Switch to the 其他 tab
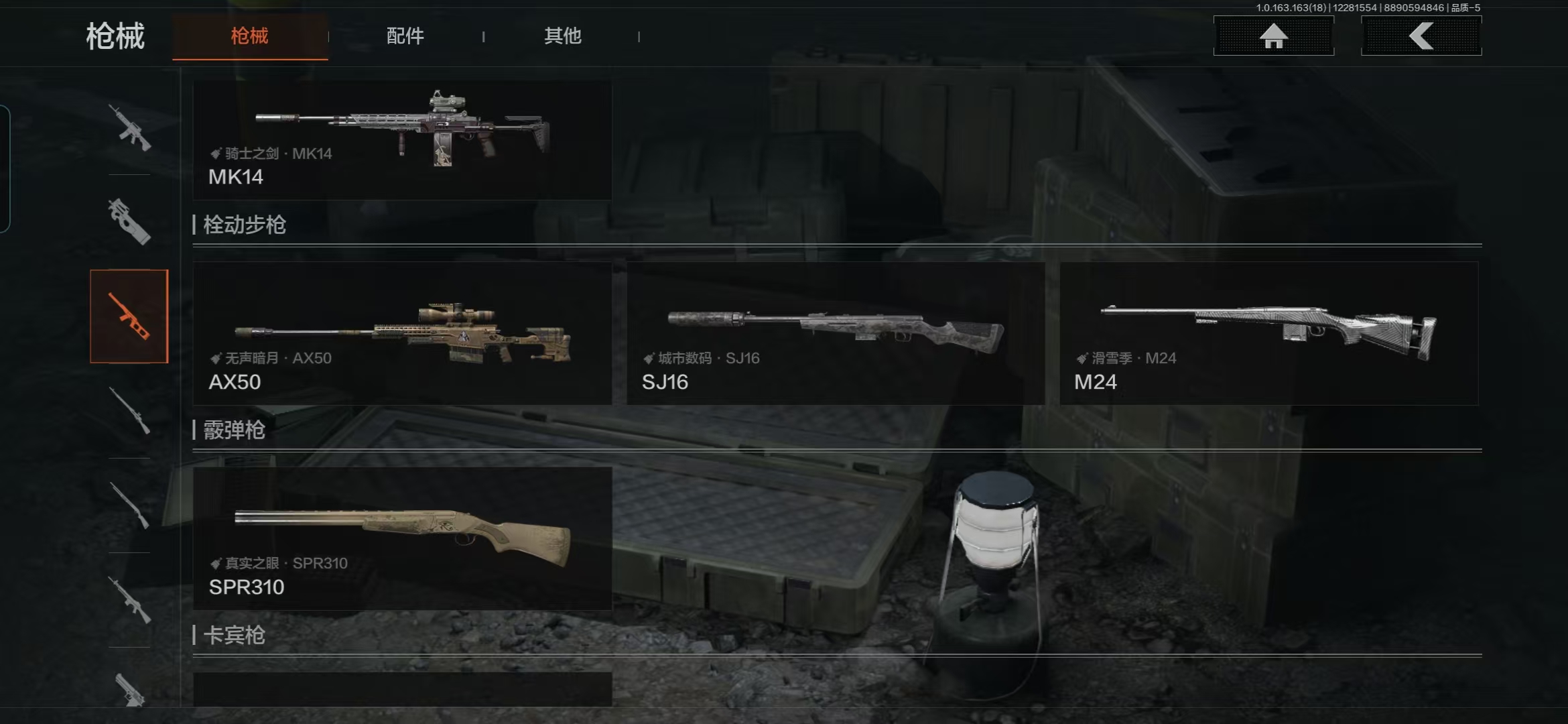Viewport: 1568px width, 724px height. point(562,36)
